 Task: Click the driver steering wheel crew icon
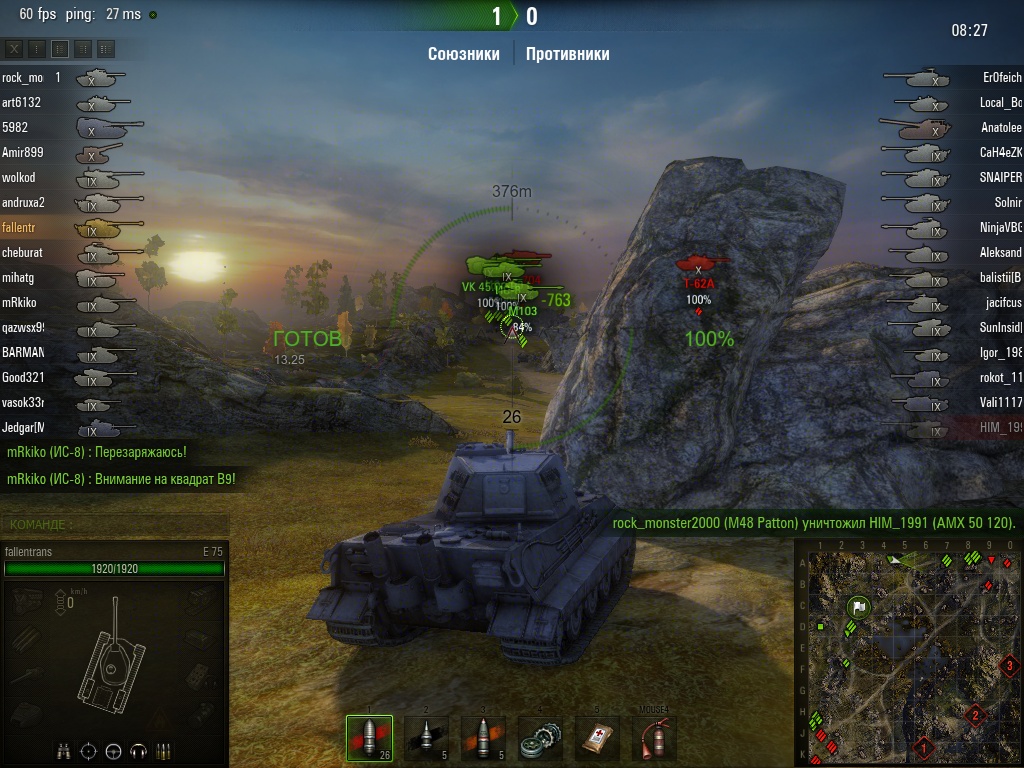click(113, 750)
